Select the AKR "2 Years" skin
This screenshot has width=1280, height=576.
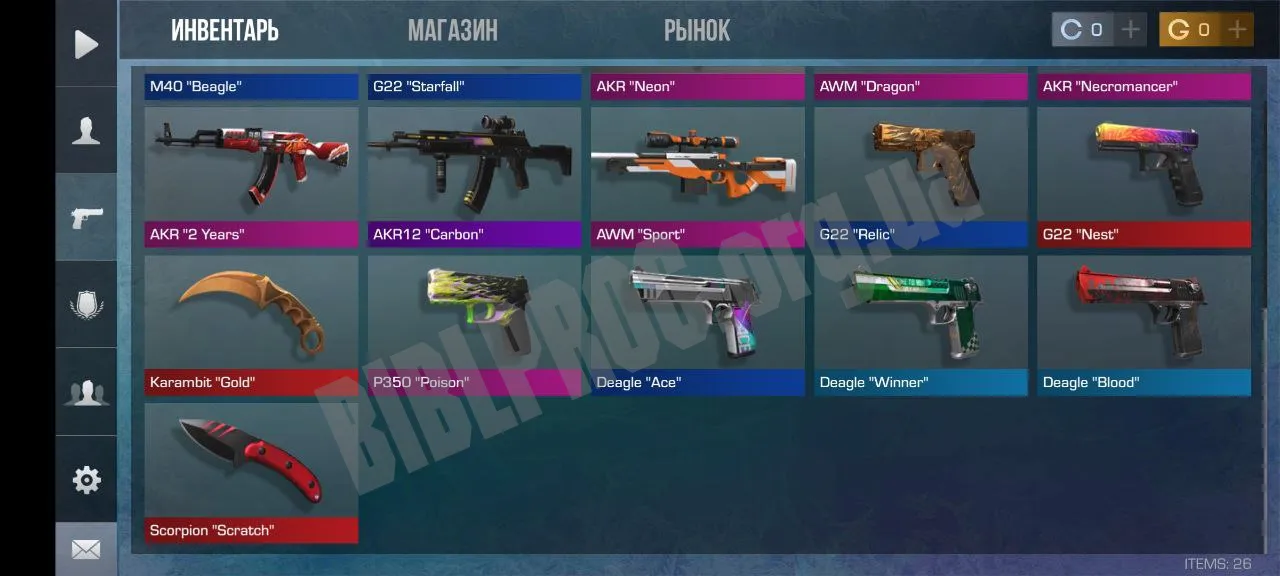[251, 176]
